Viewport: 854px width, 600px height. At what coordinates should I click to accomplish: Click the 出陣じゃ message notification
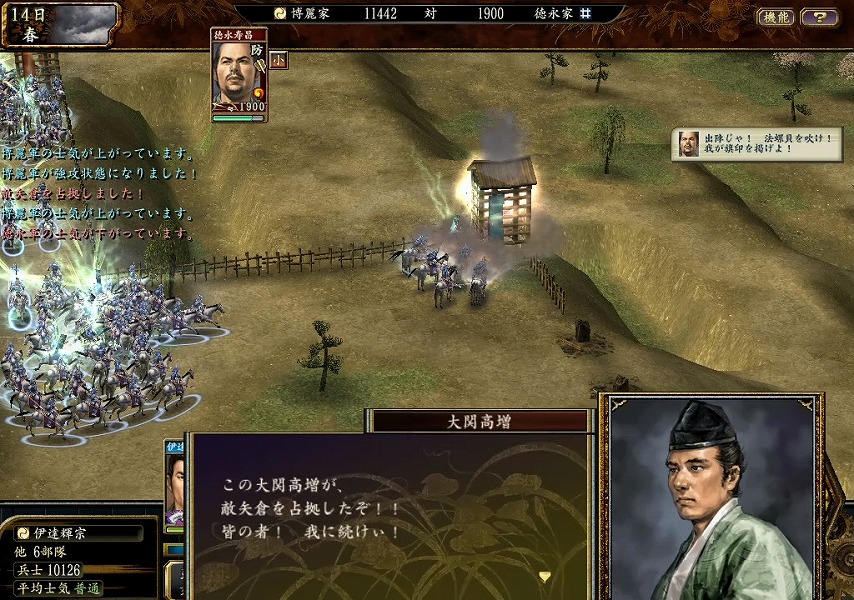[757, 143]
